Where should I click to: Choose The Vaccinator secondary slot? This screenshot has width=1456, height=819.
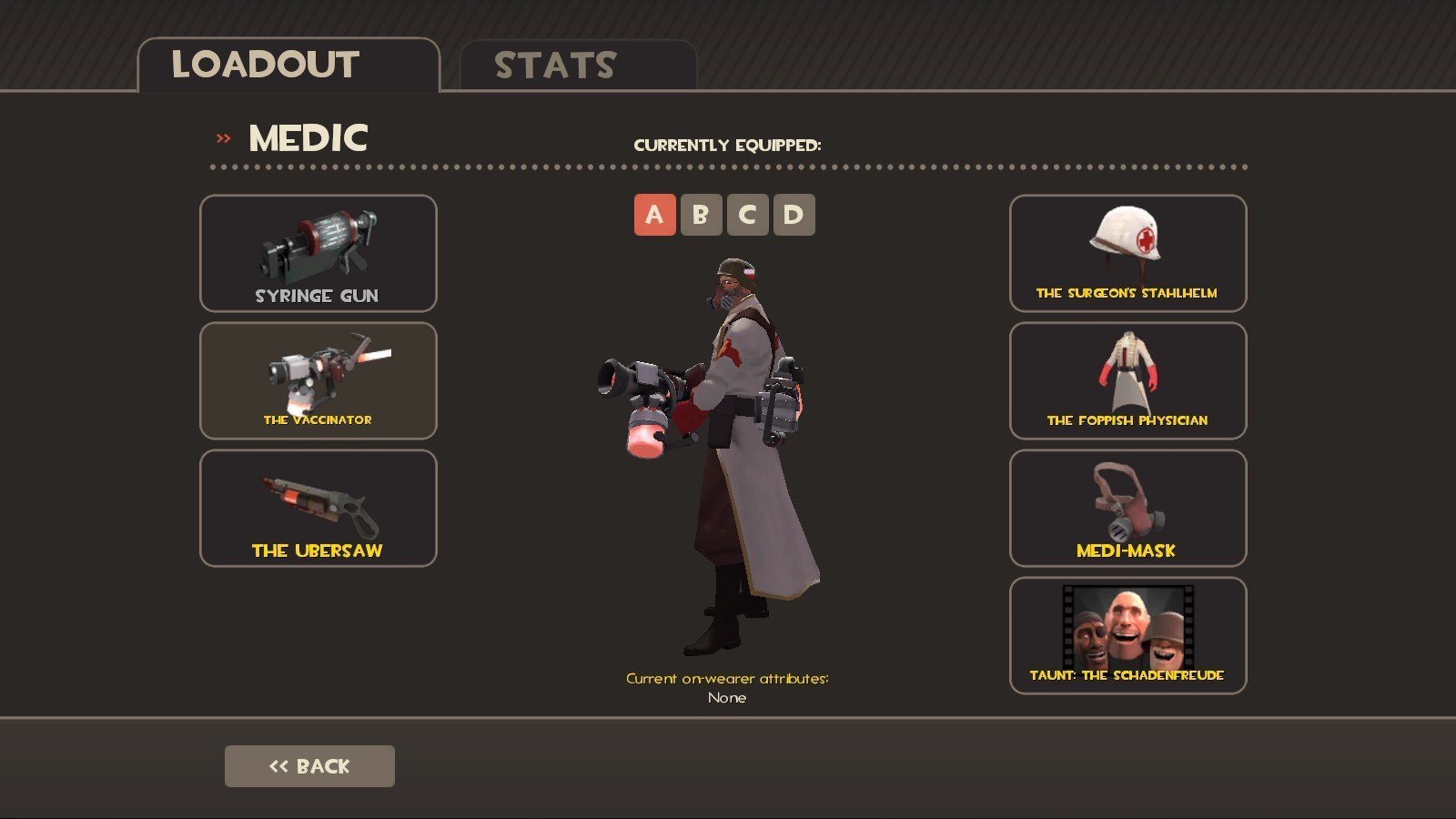[x=318, y=380]
